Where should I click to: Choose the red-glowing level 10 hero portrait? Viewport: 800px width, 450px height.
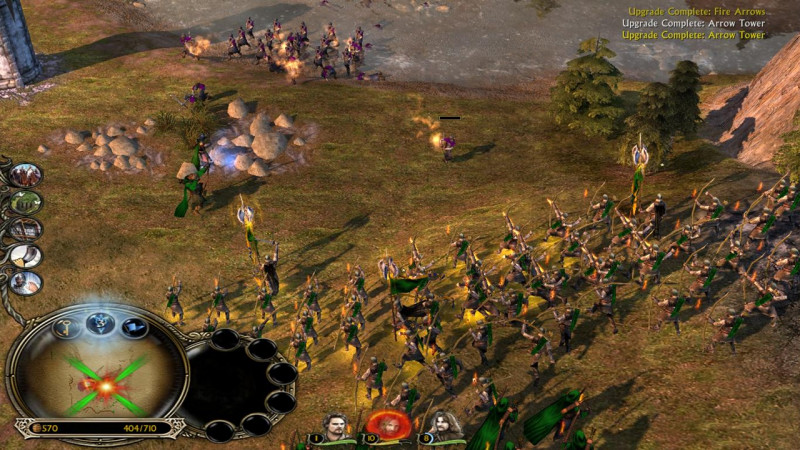click(x=390, y=425)
